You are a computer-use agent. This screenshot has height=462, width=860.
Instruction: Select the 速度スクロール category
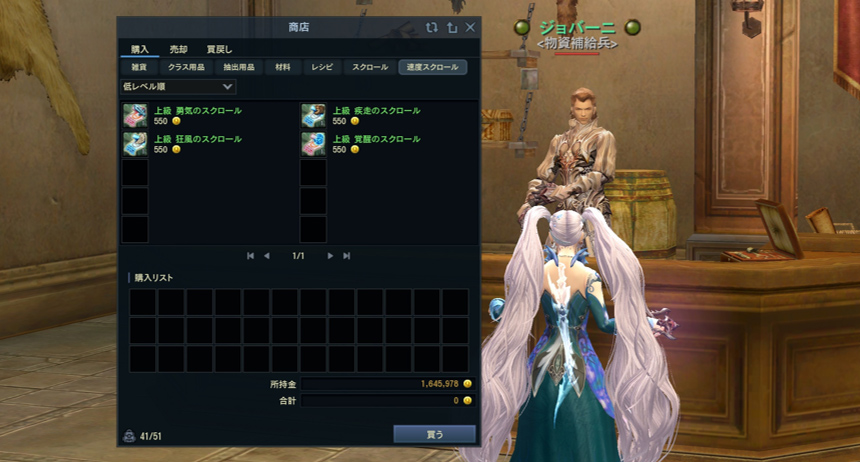[x=432, y=67]
